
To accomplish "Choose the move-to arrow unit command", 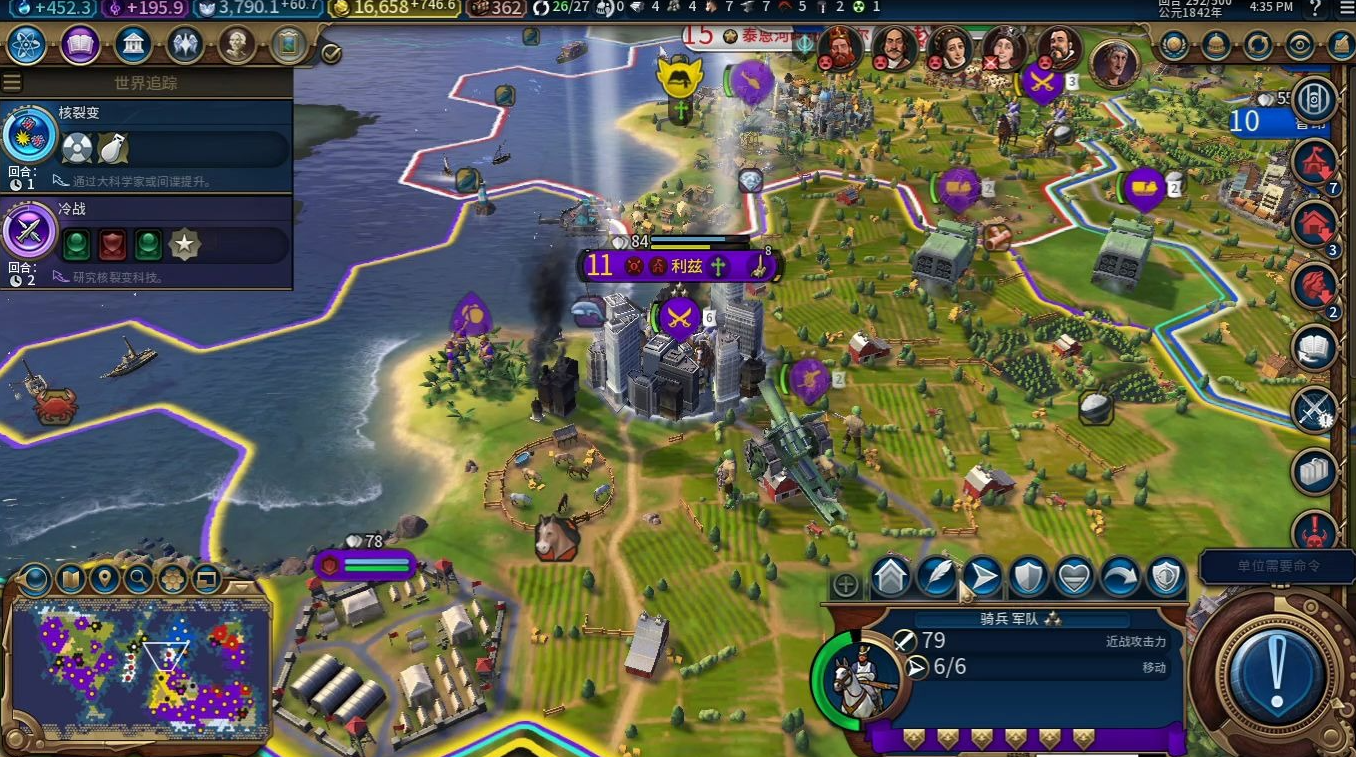I will click(982, 577).
